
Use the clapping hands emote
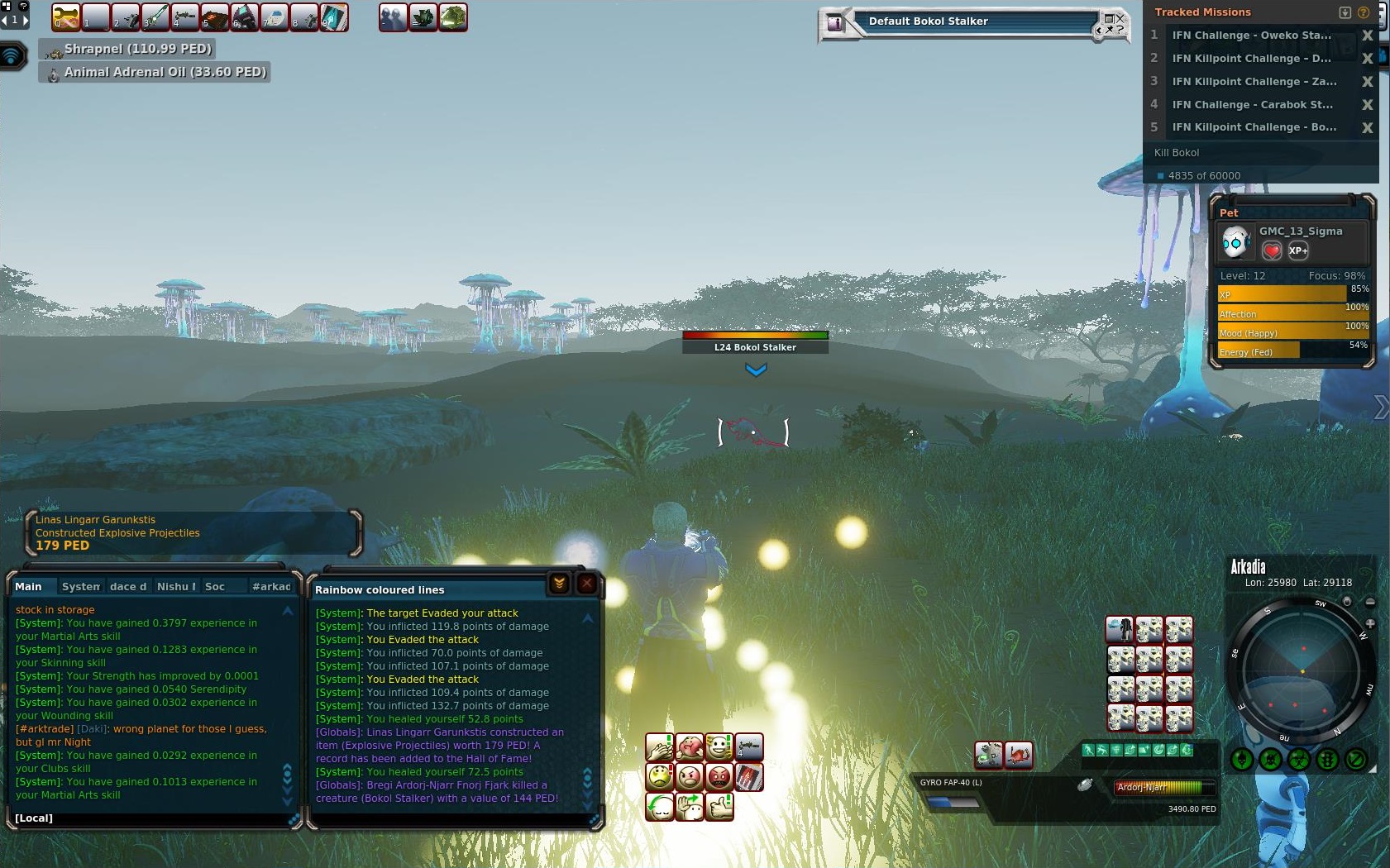(659, 747)
